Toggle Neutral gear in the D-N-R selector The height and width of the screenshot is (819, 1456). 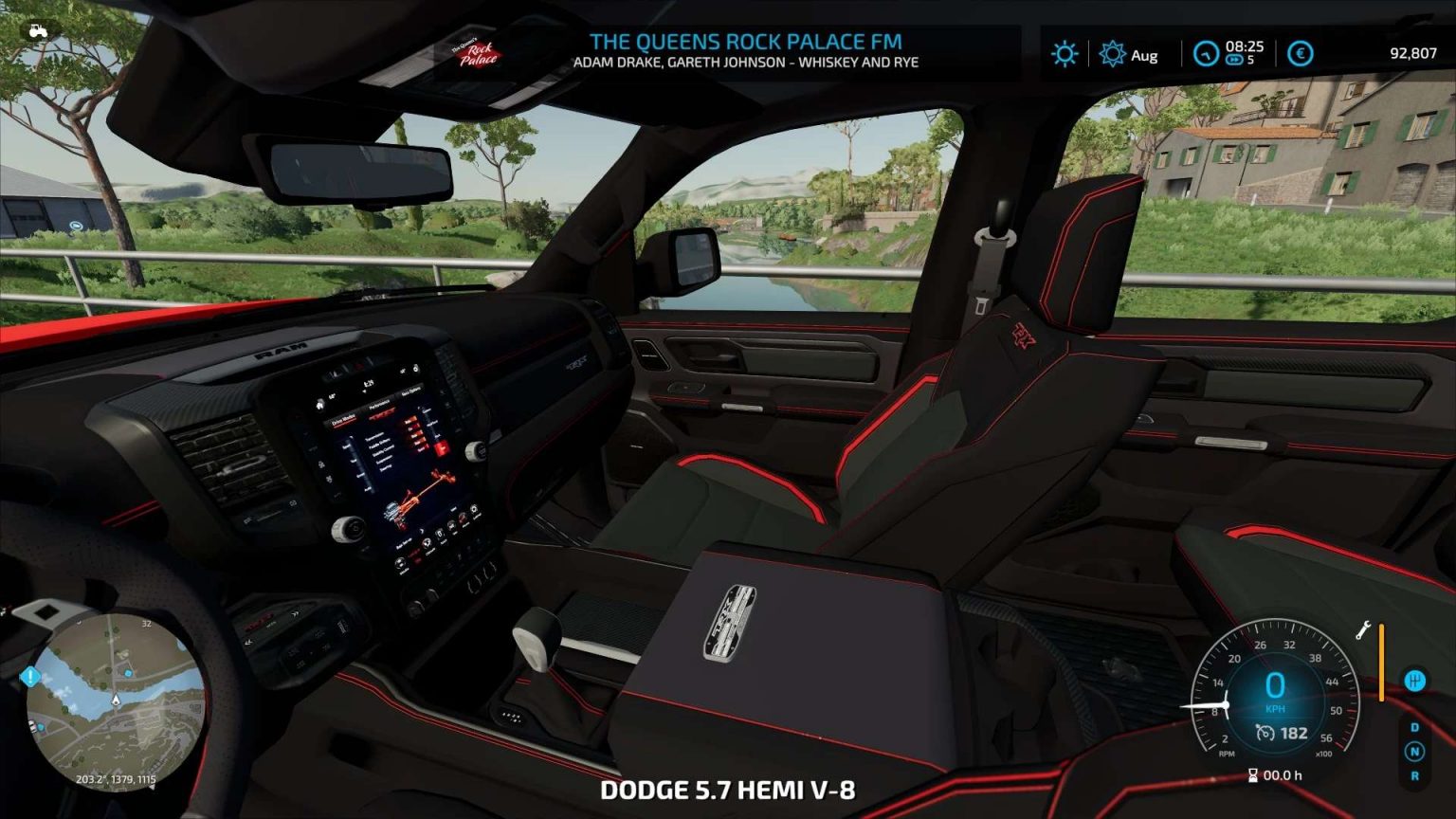coord(1415,750)
